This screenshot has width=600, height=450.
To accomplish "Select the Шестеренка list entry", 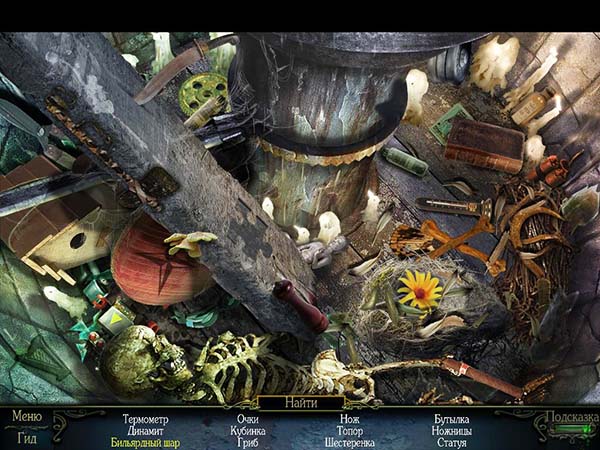I will point(350,441).
